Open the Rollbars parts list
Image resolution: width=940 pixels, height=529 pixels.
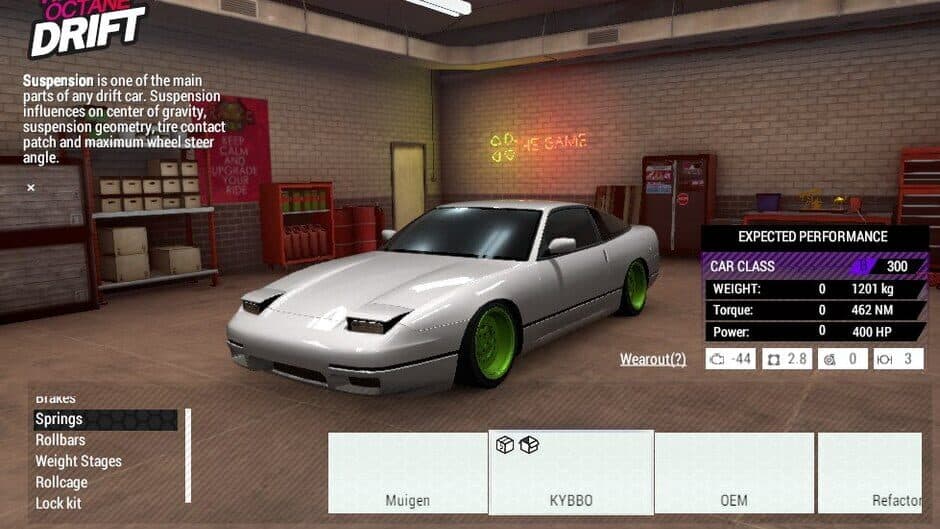[x=60, y=440]
